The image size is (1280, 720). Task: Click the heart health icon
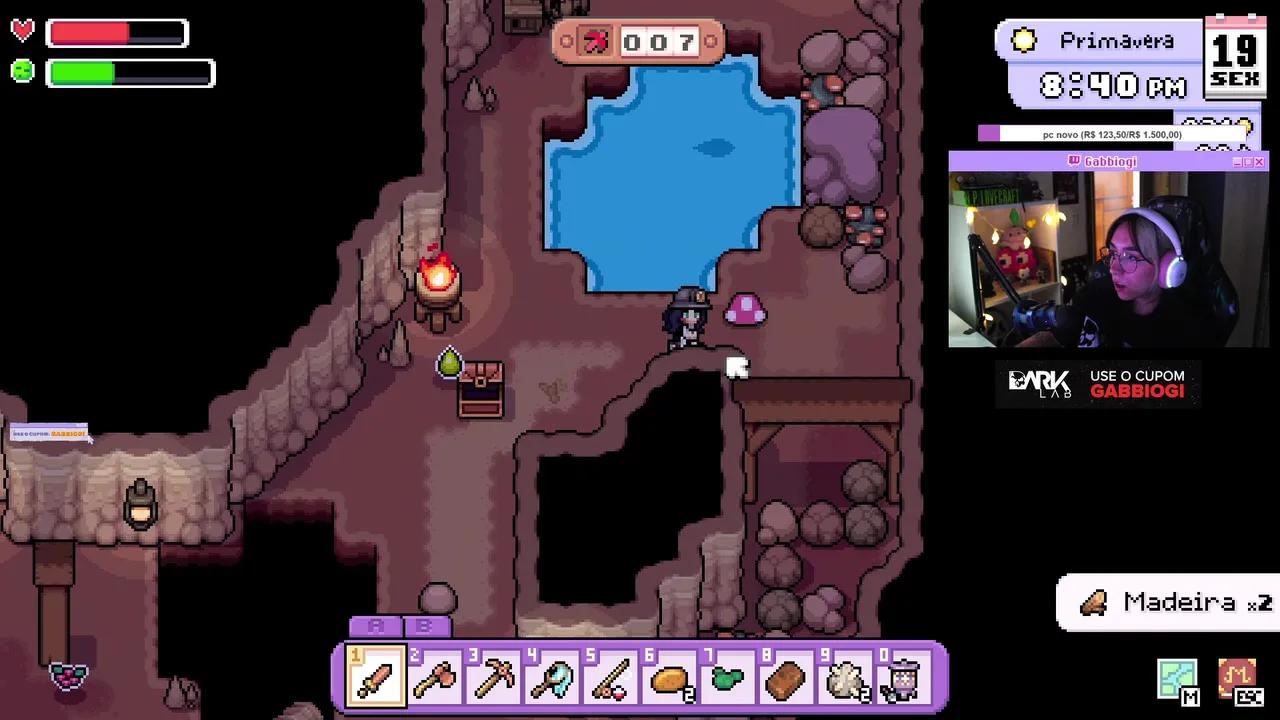[x=22, y=30]
